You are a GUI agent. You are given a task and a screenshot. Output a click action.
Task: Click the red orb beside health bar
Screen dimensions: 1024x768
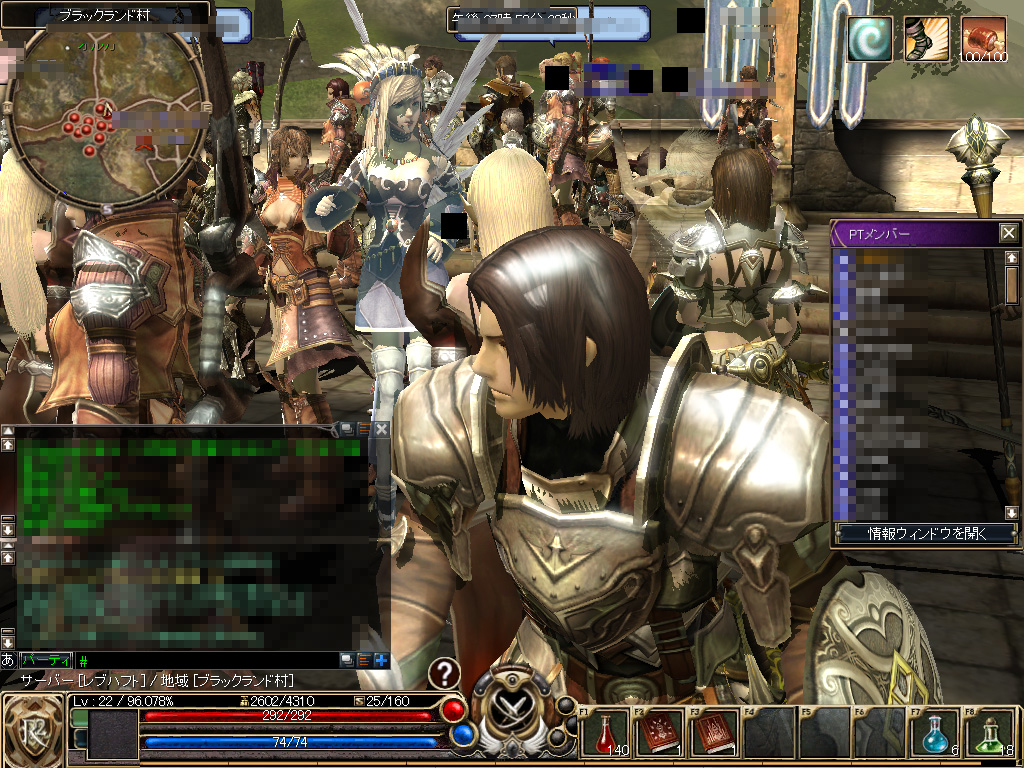[455, 710]
